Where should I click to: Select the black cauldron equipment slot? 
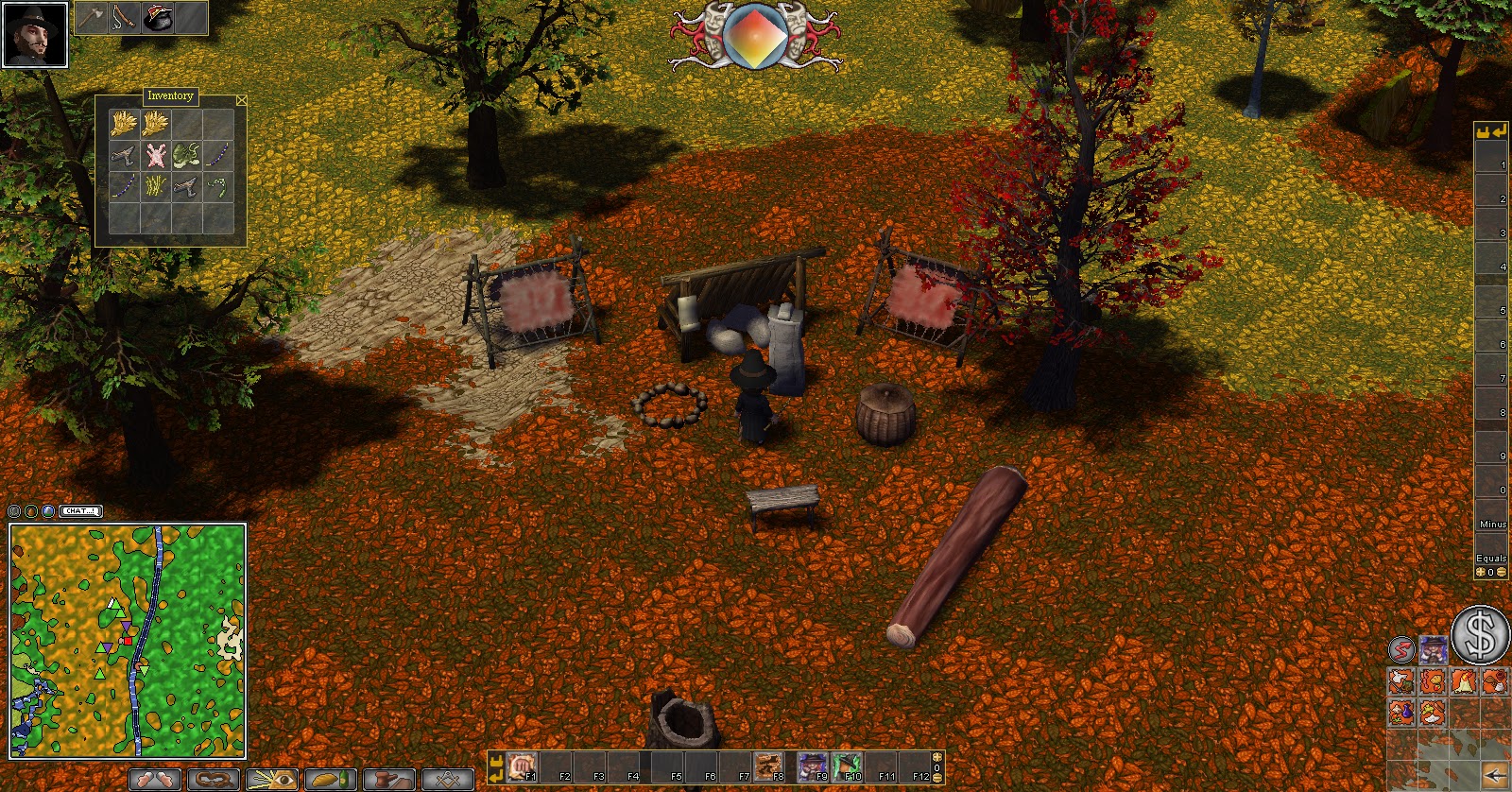[x=157, y=17]
